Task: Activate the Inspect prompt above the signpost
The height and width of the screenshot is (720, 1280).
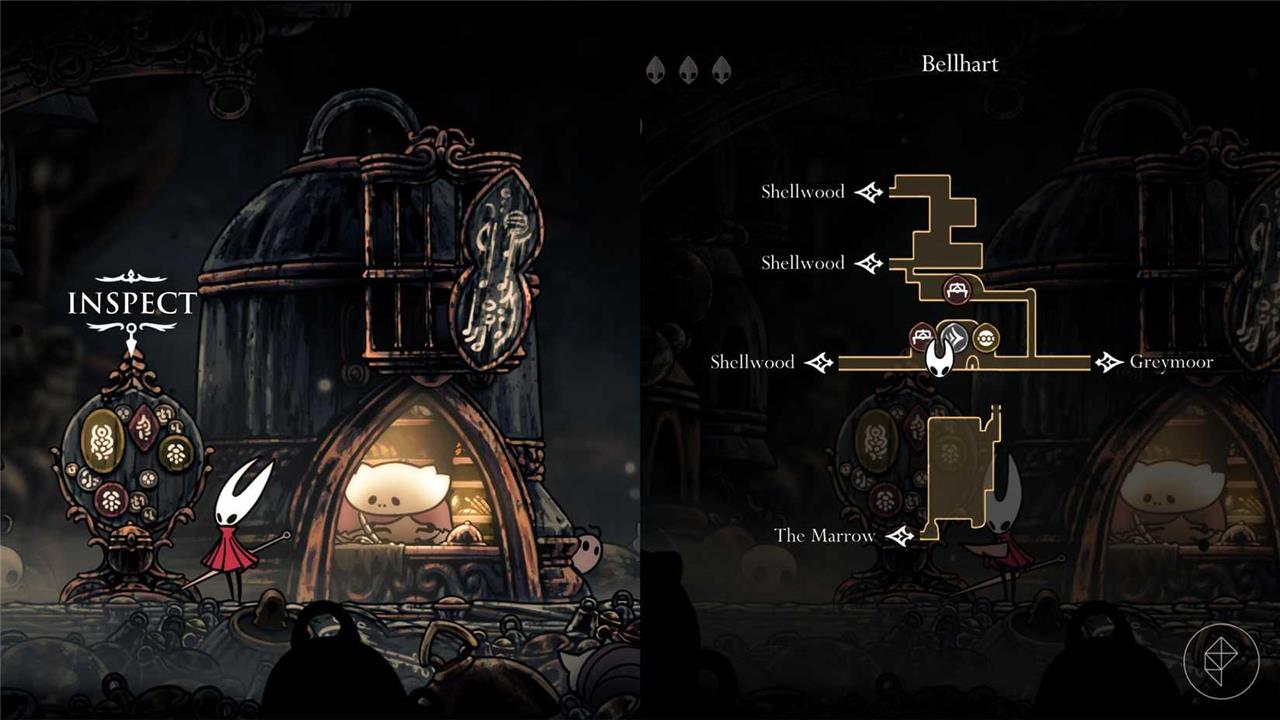Action: [x=131, y=302]
